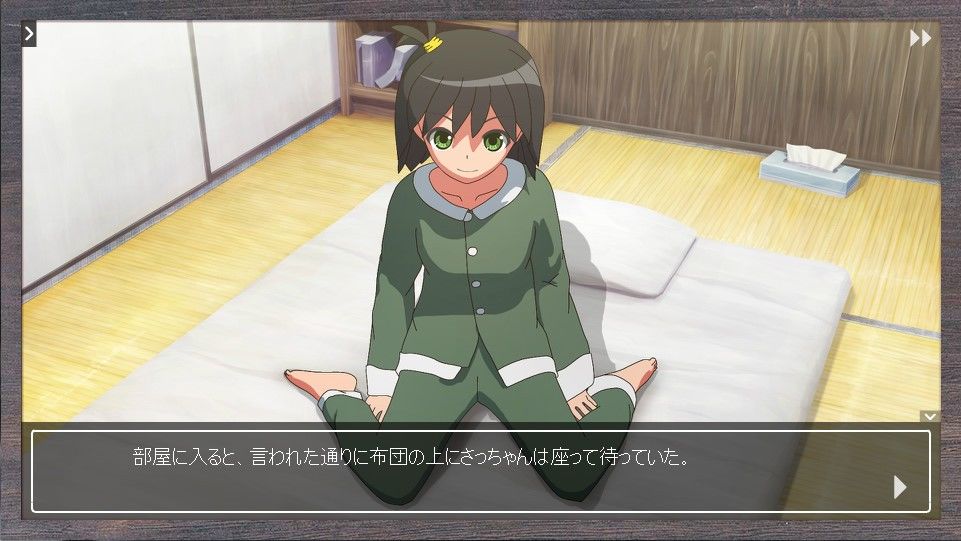Image resolution: width=961 pixels, height=541 pixels.
Task: Hide the dialogue box with the chevron
Action: pyautogui.click(x=930, y=416)
